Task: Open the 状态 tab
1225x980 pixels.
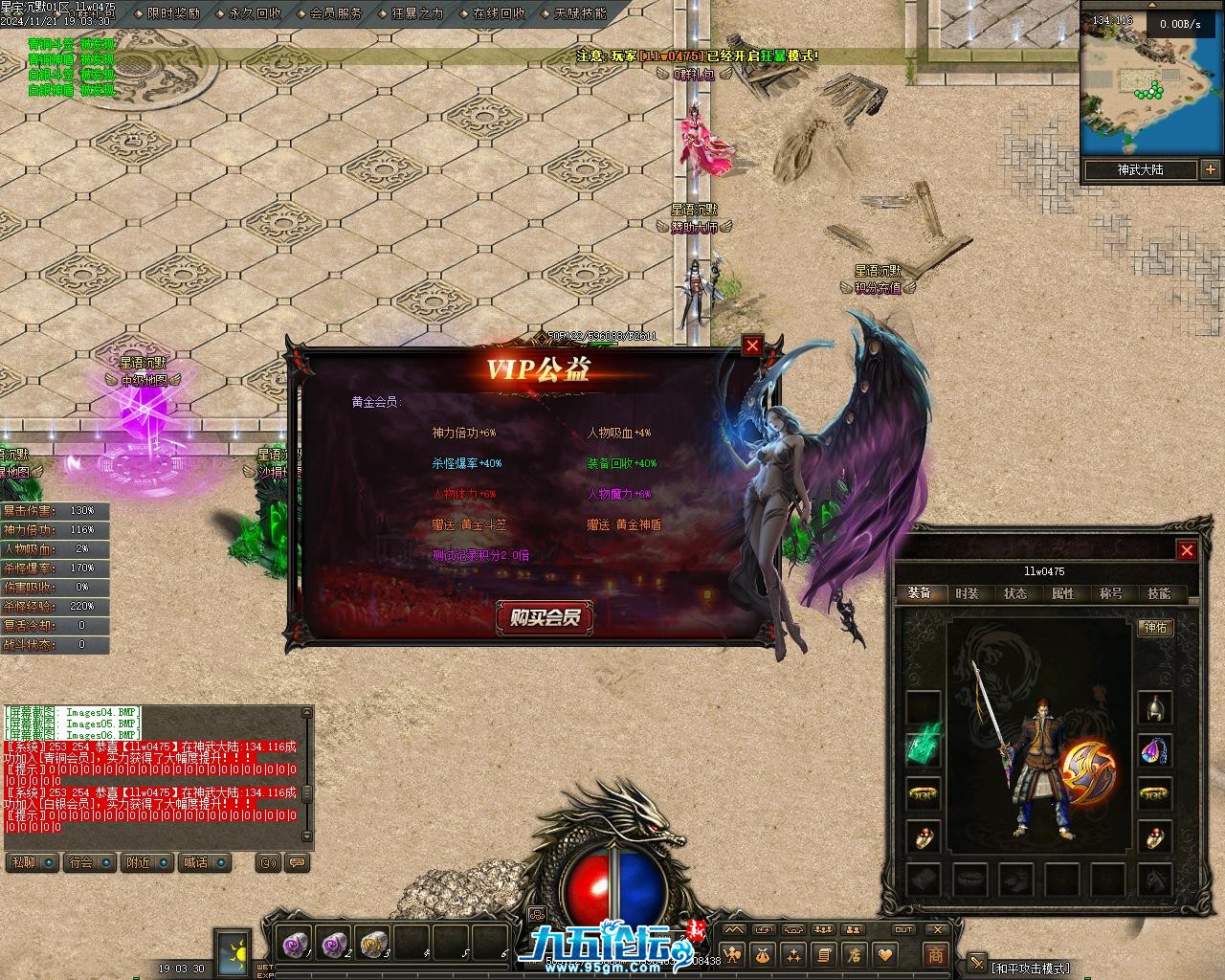Action: [x=1015, y=593]
